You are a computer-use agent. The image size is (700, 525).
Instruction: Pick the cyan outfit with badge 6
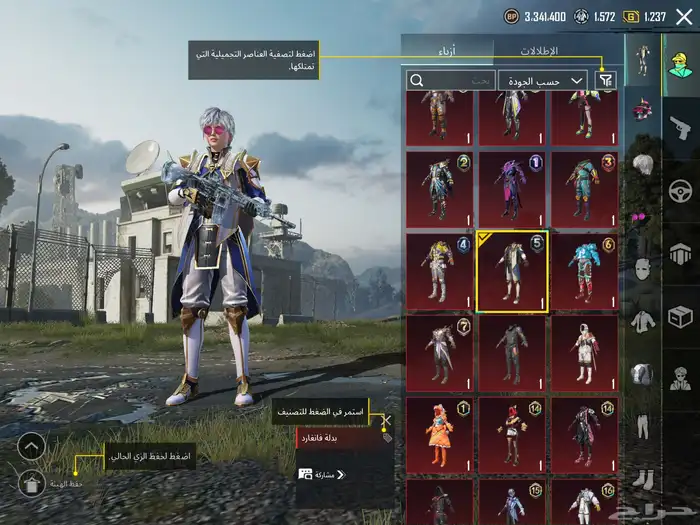tap(584, 270)
